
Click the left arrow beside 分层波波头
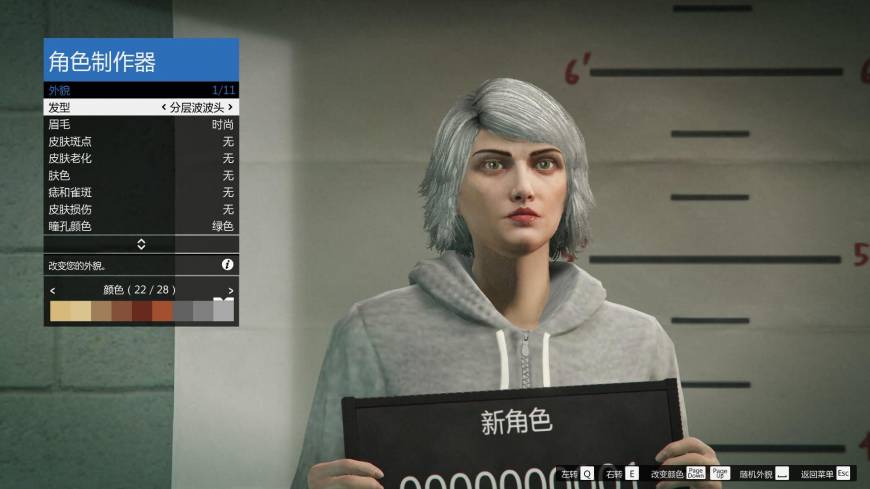coord(164,107)
